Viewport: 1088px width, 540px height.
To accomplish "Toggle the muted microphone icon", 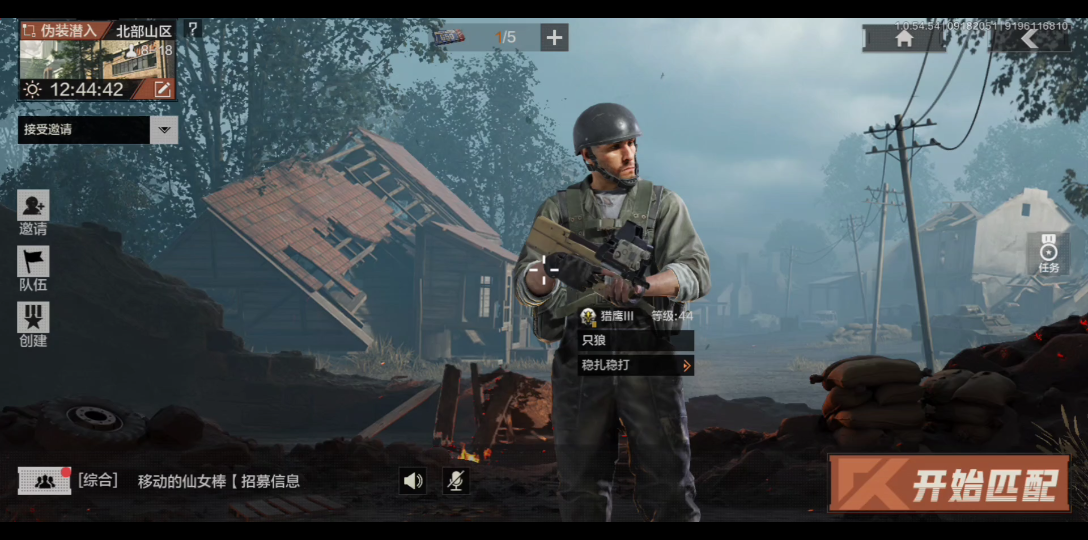I will click(x=455, y=481).
